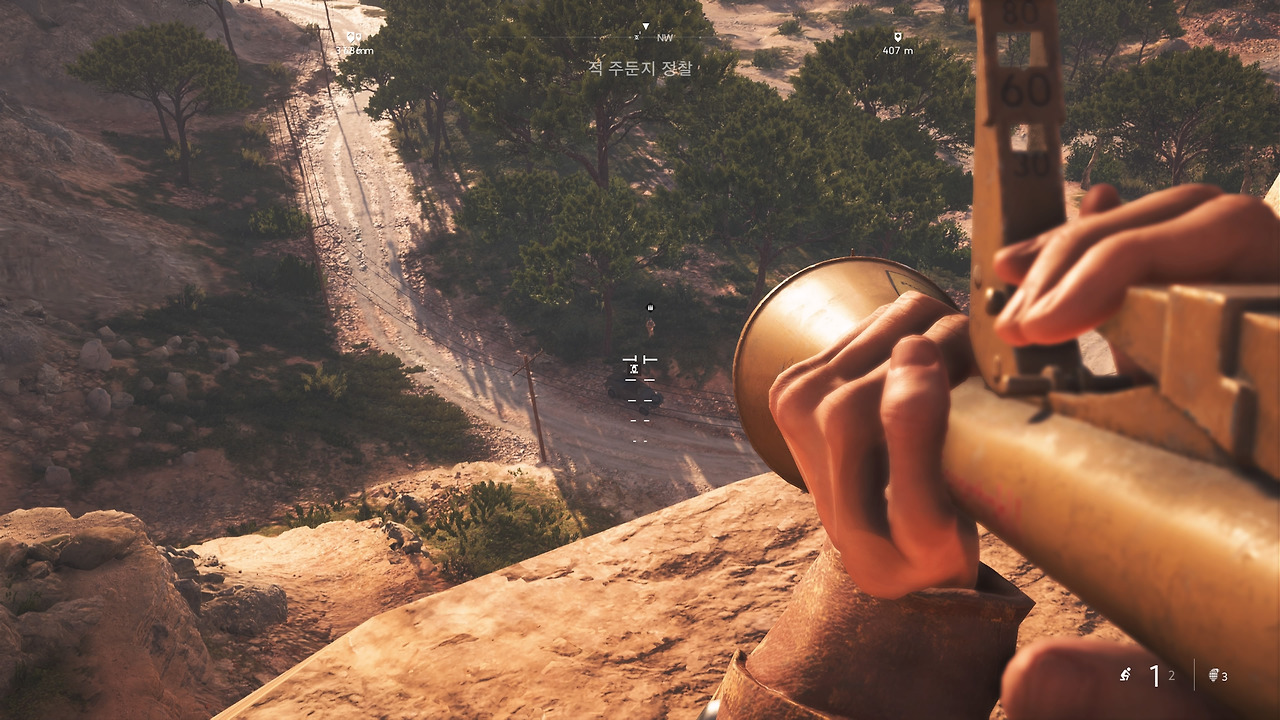The width and height of the screenshot is (1280, 720).
Task: Select the NW heading on the compass
Action: pyautogui.click(x=664, y=38)
